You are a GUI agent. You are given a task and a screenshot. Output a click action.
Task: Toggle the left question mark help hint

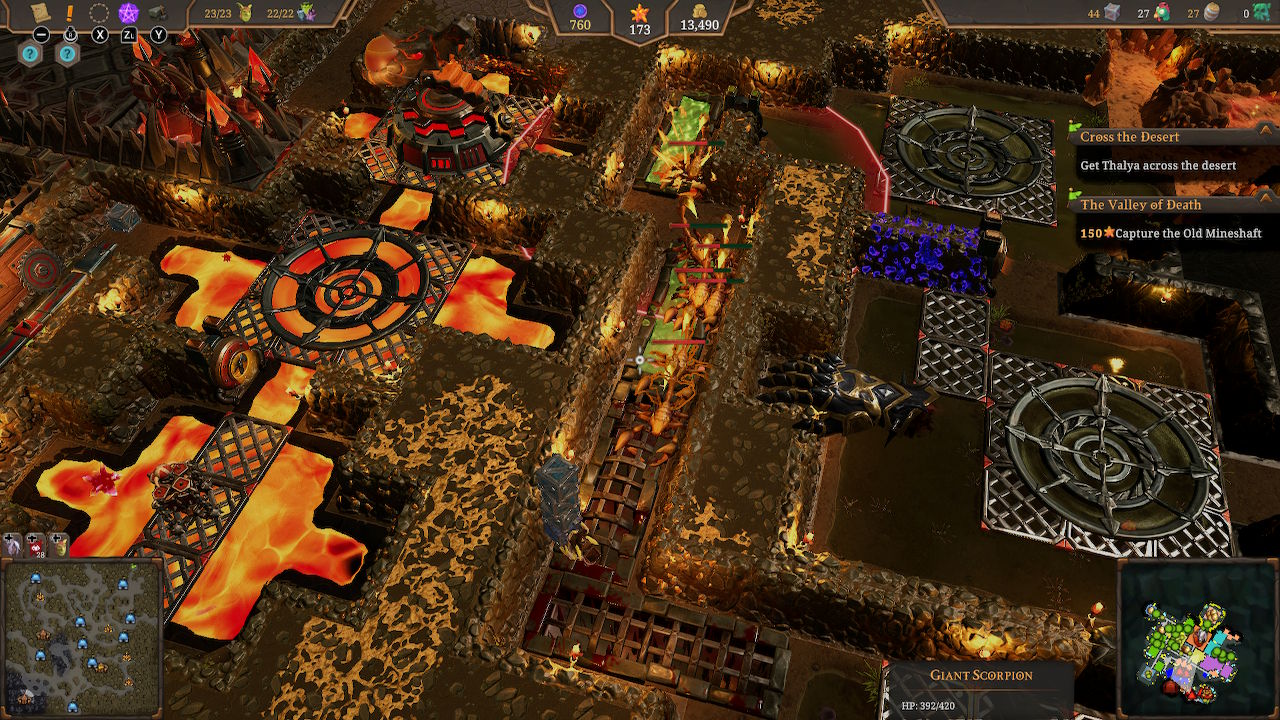click(30, 52)
